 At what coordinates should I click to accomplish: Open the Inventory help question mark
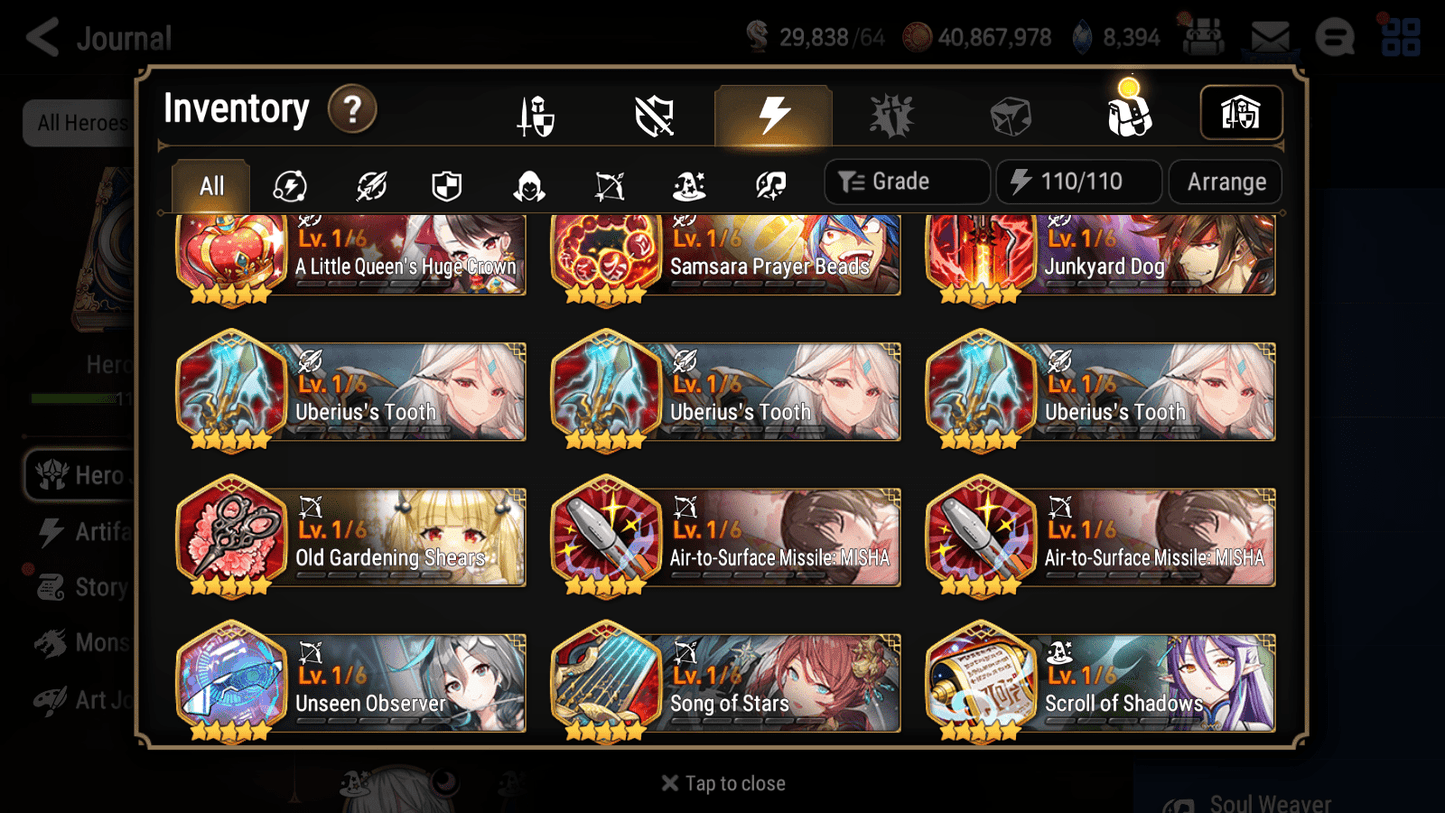(352, 110)
